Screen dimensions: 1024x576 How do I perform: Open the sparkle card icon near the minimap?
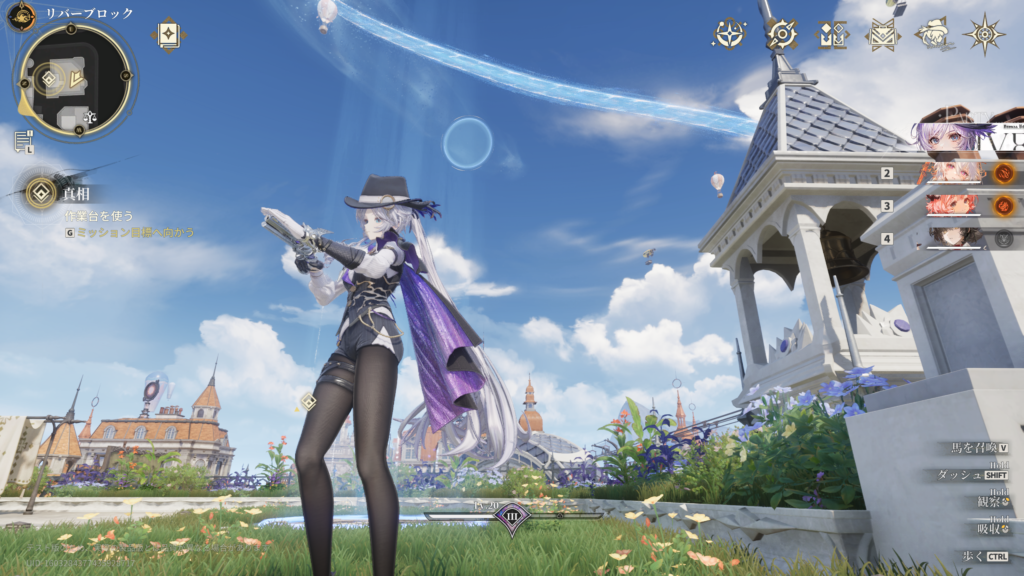(x=168, y=34)
